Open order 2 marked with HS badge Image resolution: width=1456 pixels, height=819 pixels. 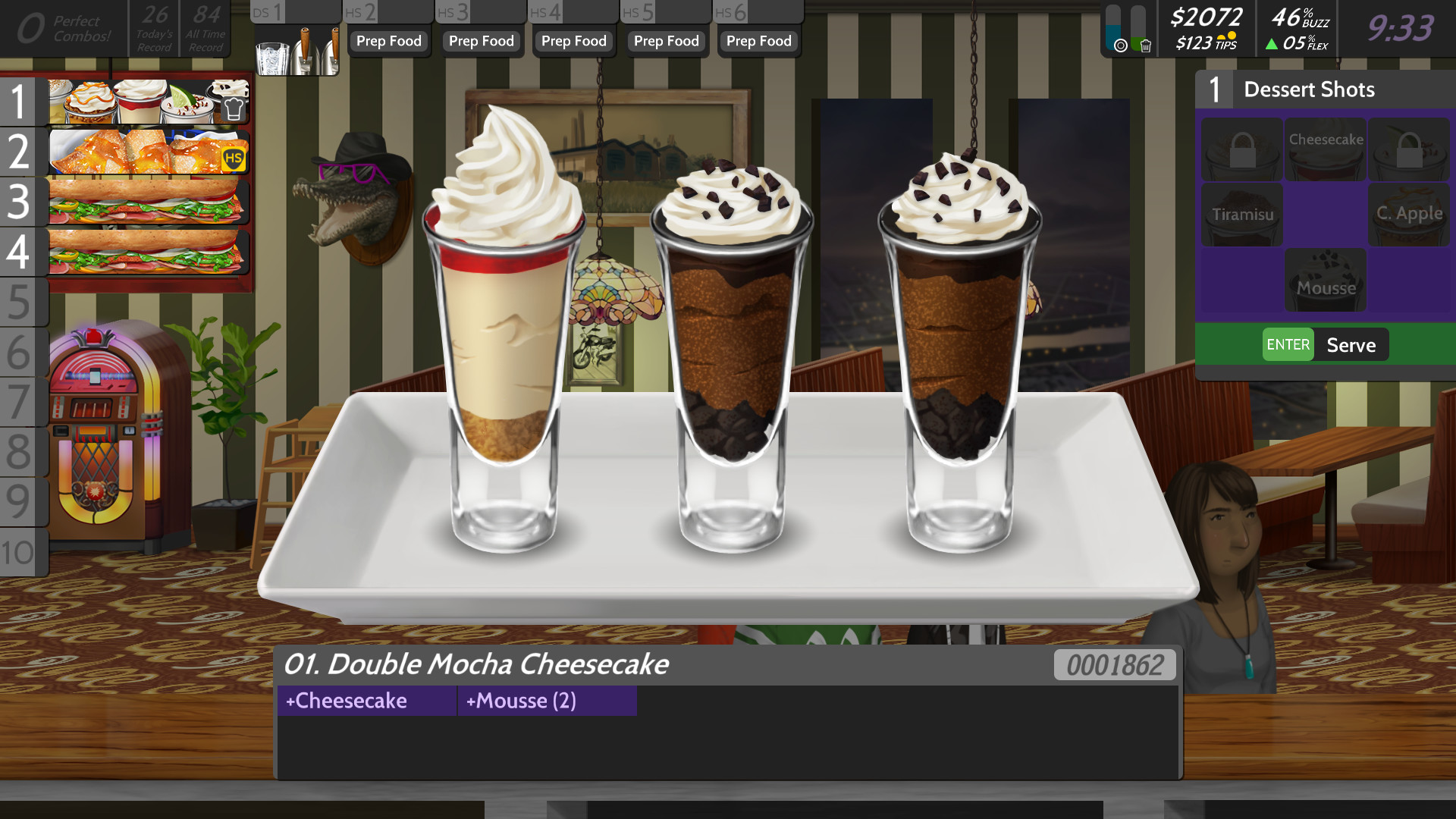pyautogui.click(x=148, y=152)
